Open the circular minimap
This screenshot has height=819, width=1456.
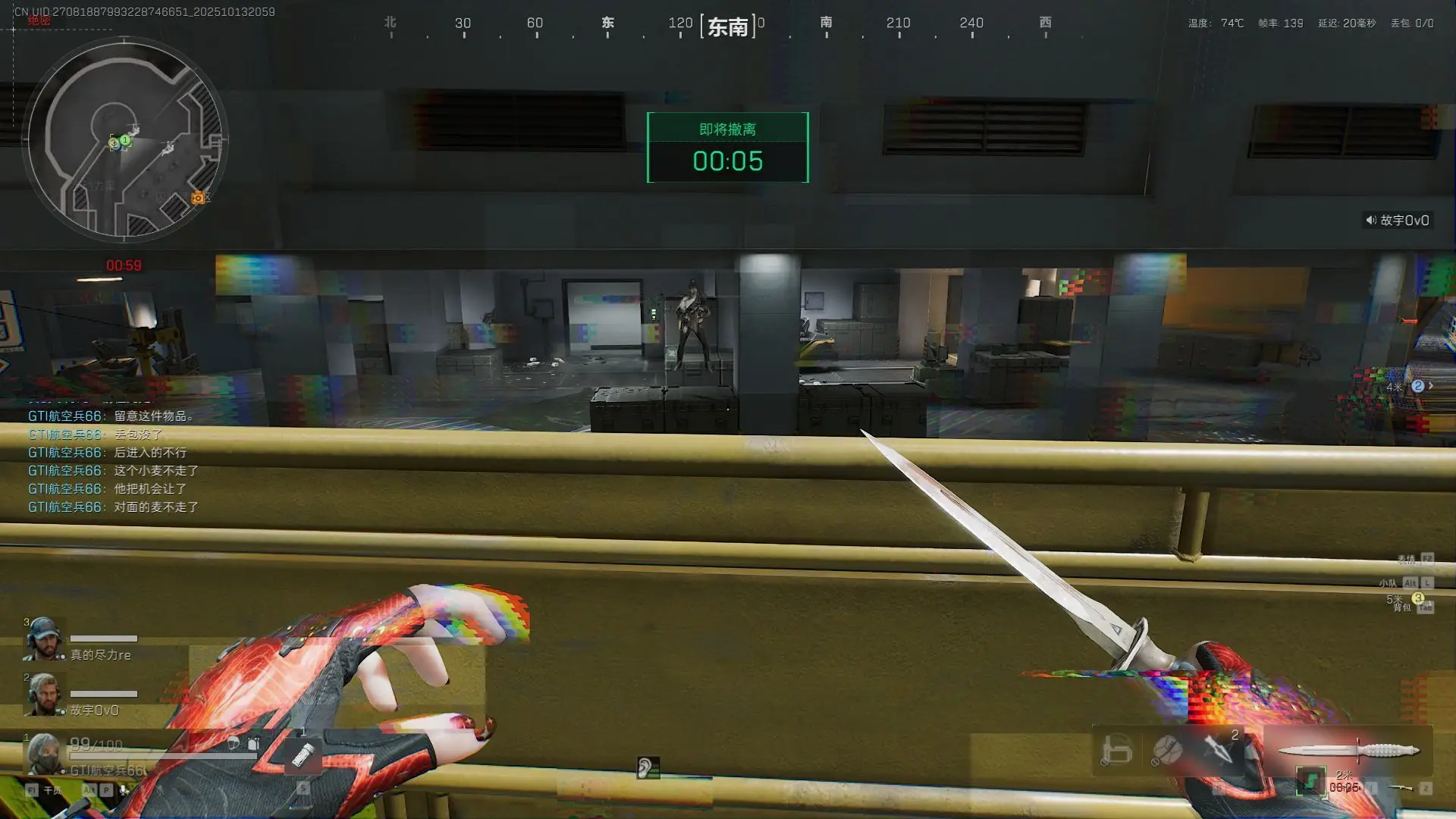tap(125, 139)
